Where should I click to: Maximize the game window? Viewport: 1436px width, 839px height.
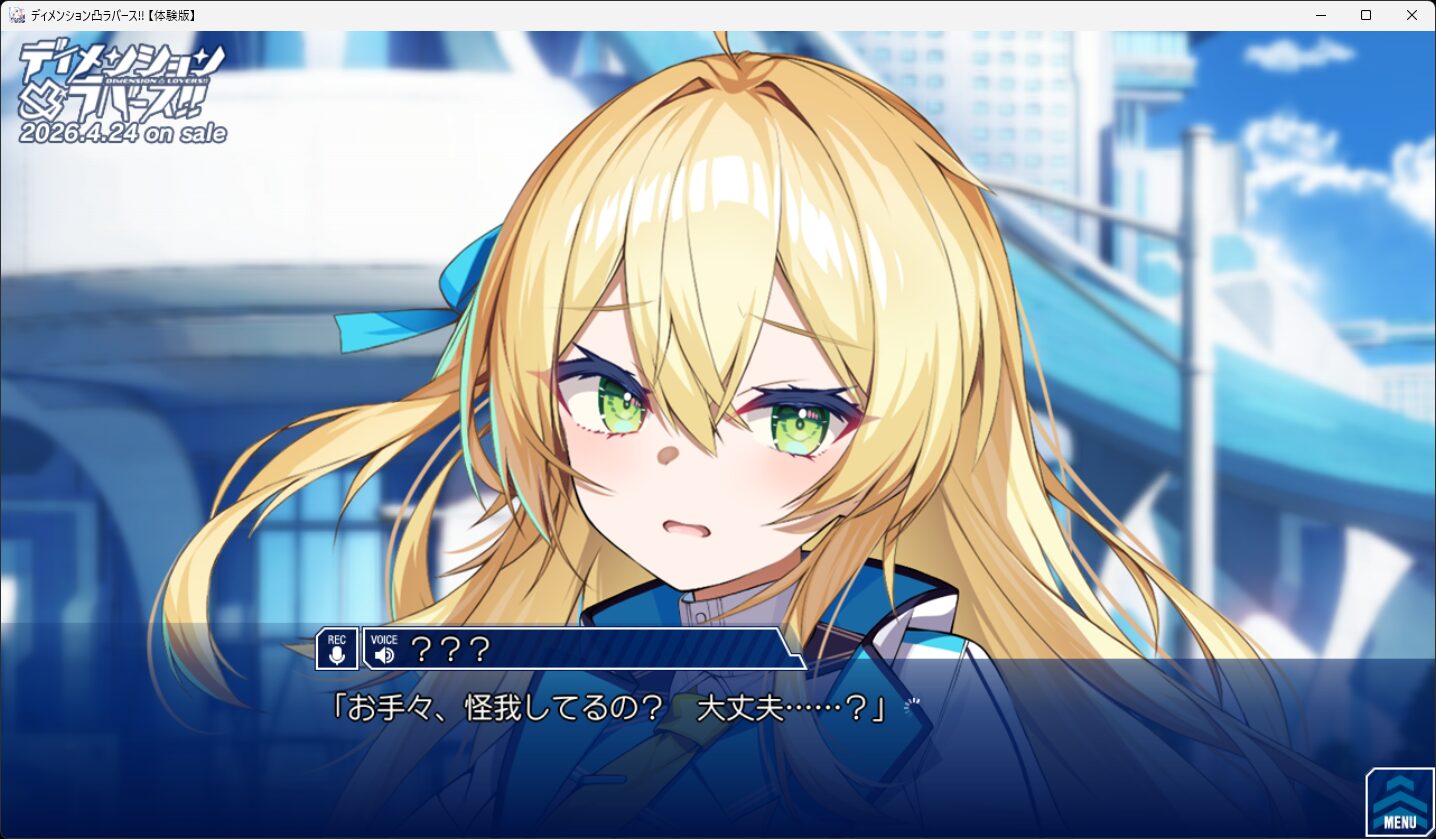click(1365, 15)
